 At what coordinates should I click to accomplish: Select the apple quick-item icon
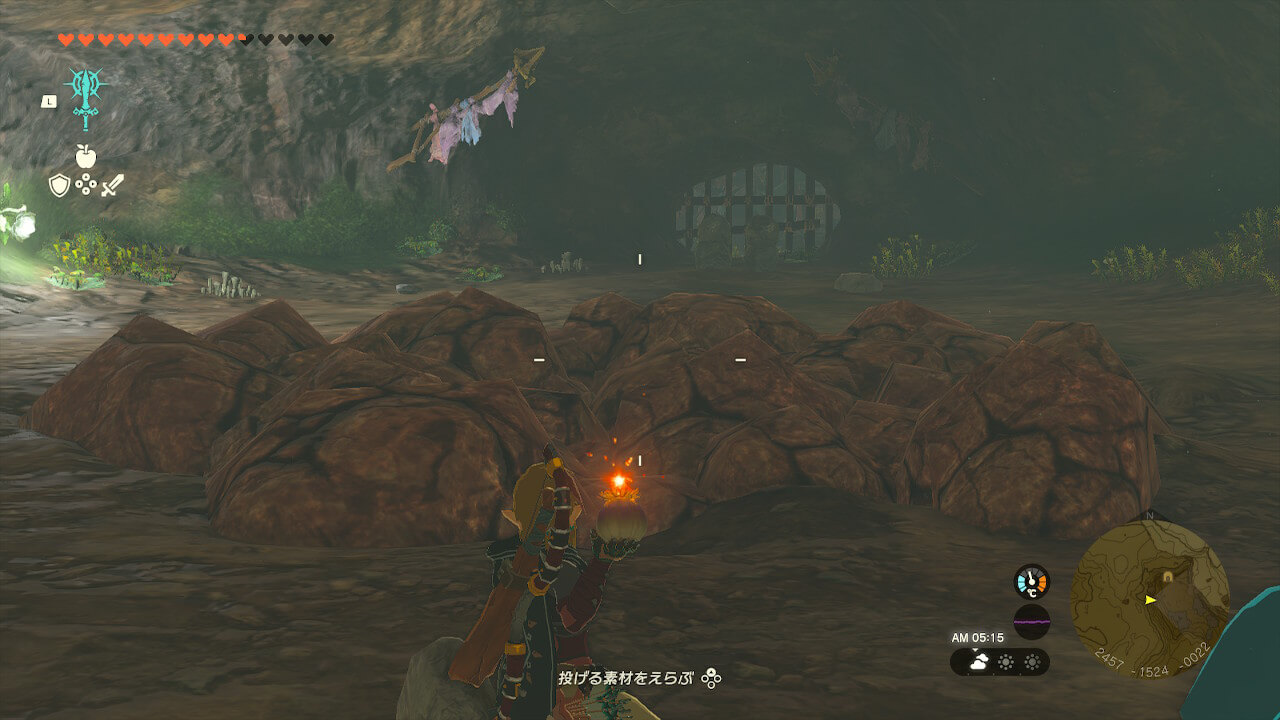pyautogui.click(x=85, y=156)
